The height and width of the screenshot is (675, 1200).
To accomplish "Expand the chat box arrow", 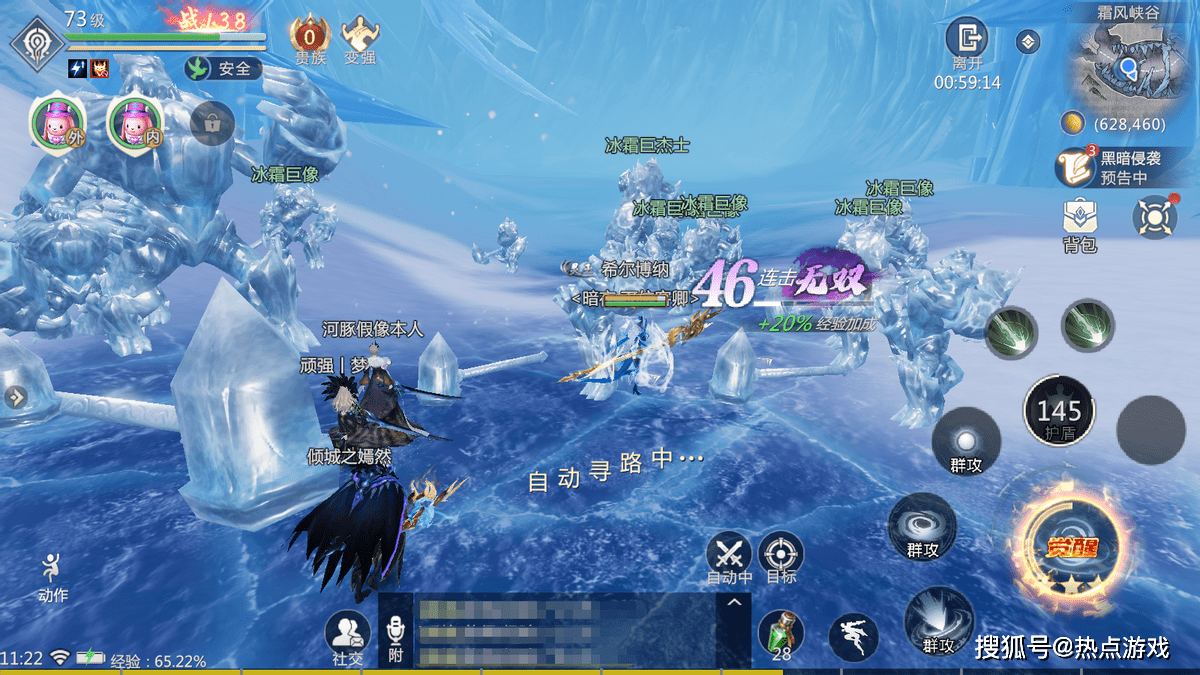I will click(733, 602).
